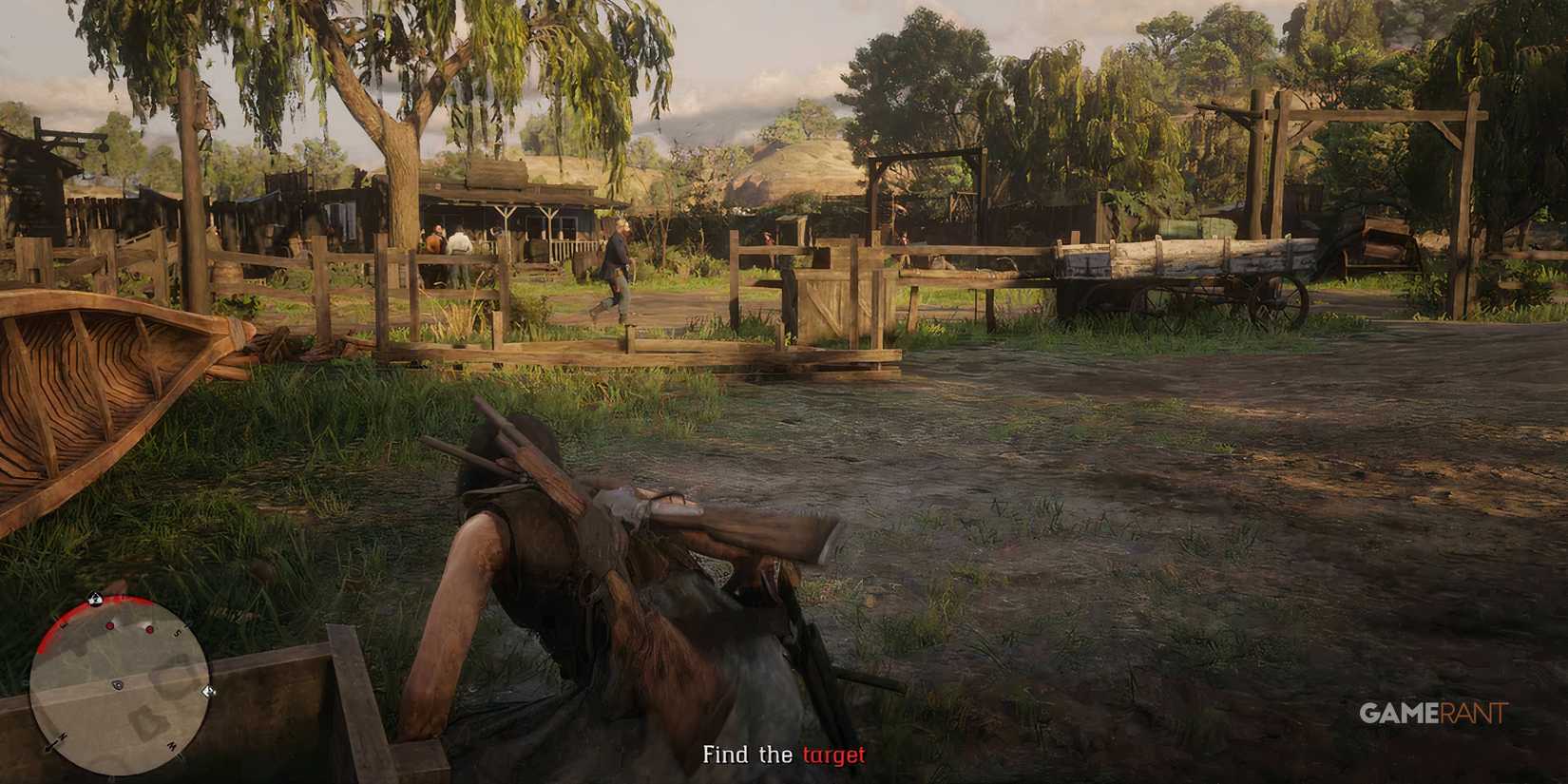
Task: Click the W compass letter on the minimap
Action: coord(172,744)
